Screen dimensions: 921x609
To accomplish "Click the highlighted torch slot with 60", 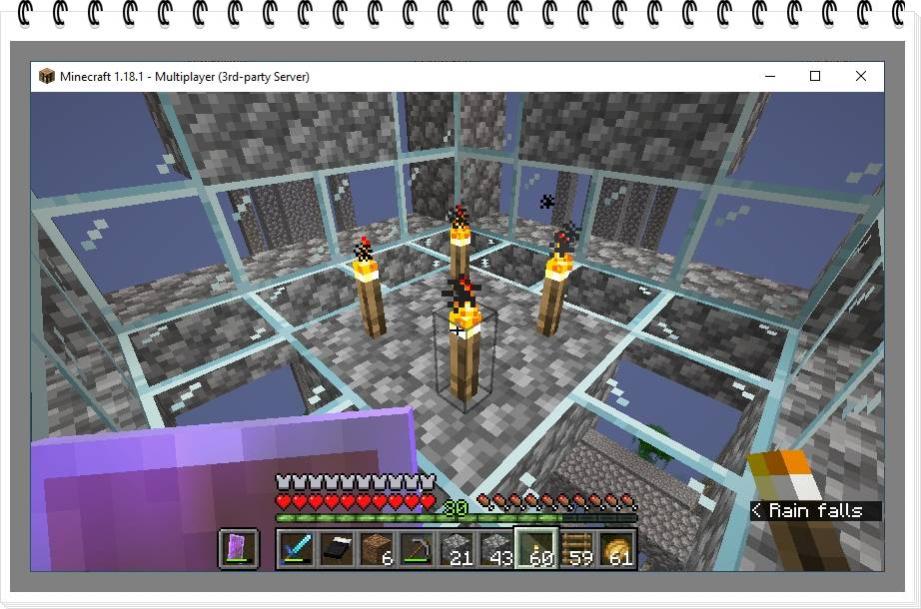I will [x=536, y=549].
